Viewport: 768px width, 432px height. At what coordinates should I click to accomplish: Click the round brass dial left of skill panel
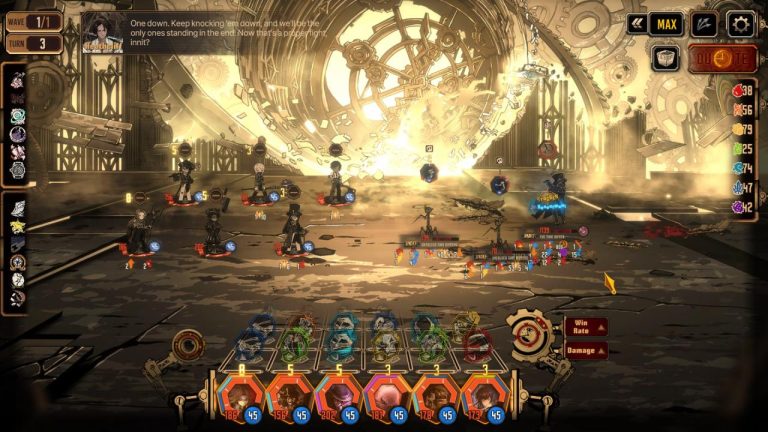tap(187, 347)
